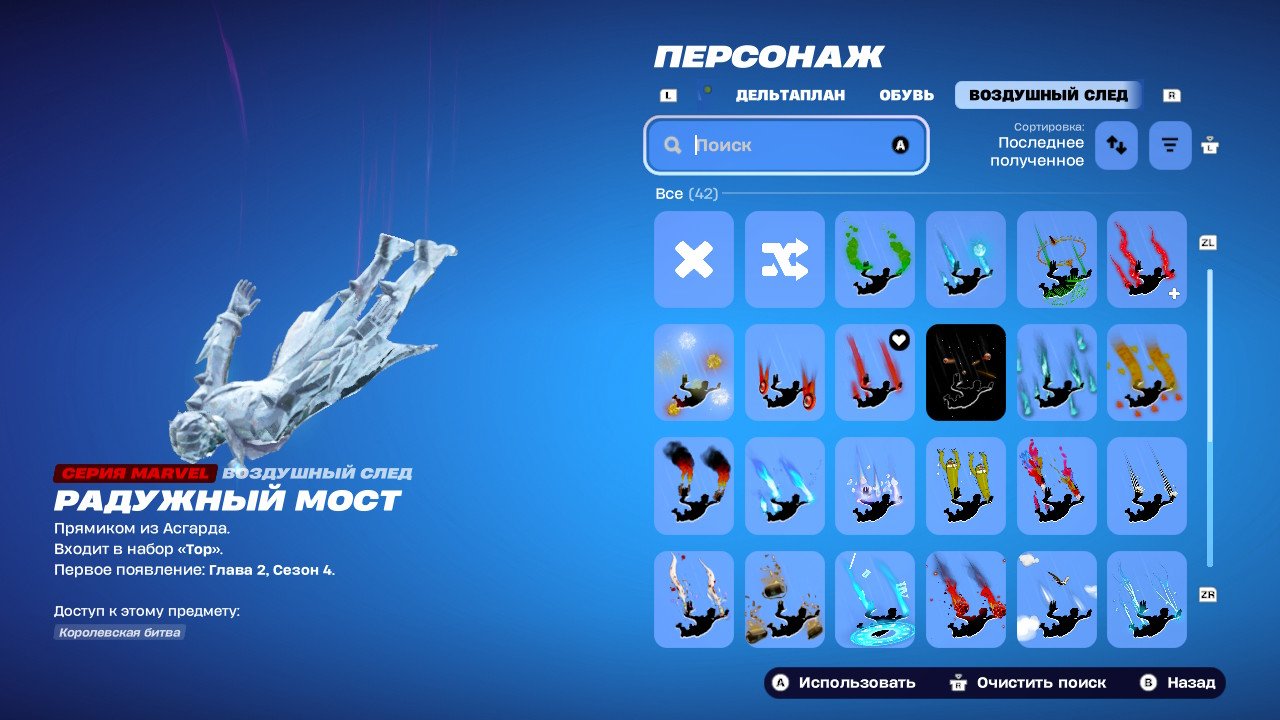The image size is (1280, 720).
Task: Switch to the ДЕЛЬТАПЛАН tab
Action: 789,95
